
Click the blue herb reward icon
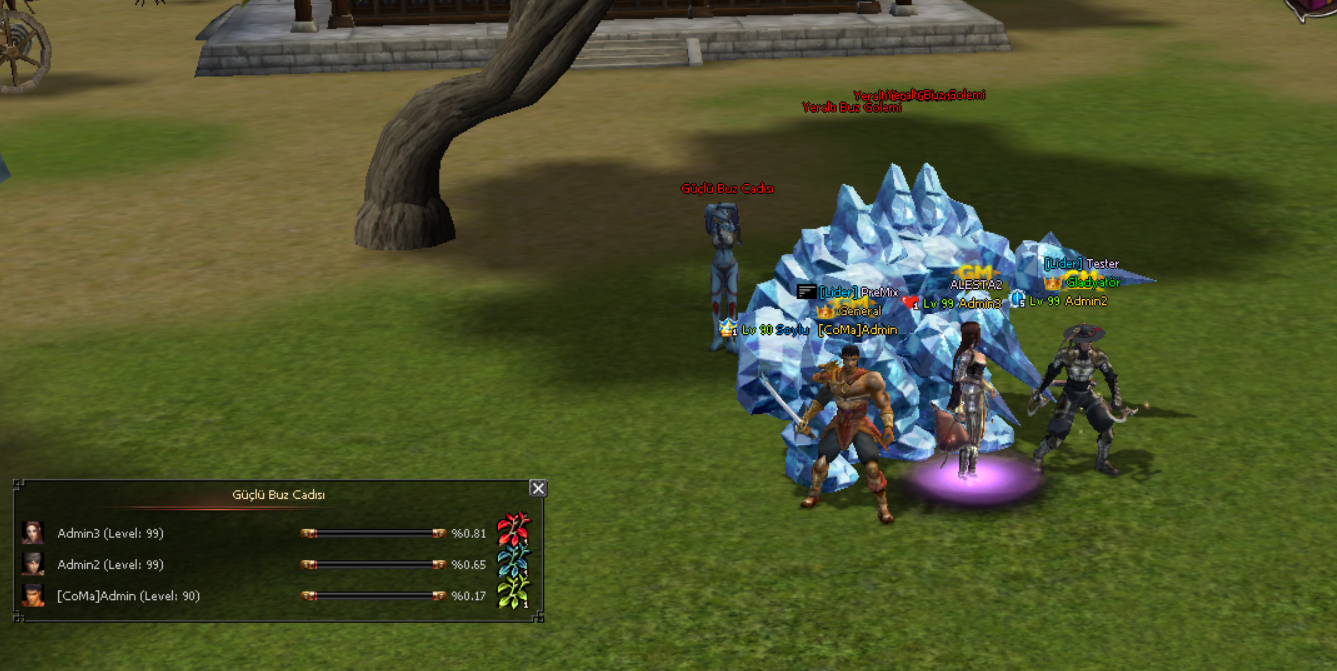coord(514,560)
